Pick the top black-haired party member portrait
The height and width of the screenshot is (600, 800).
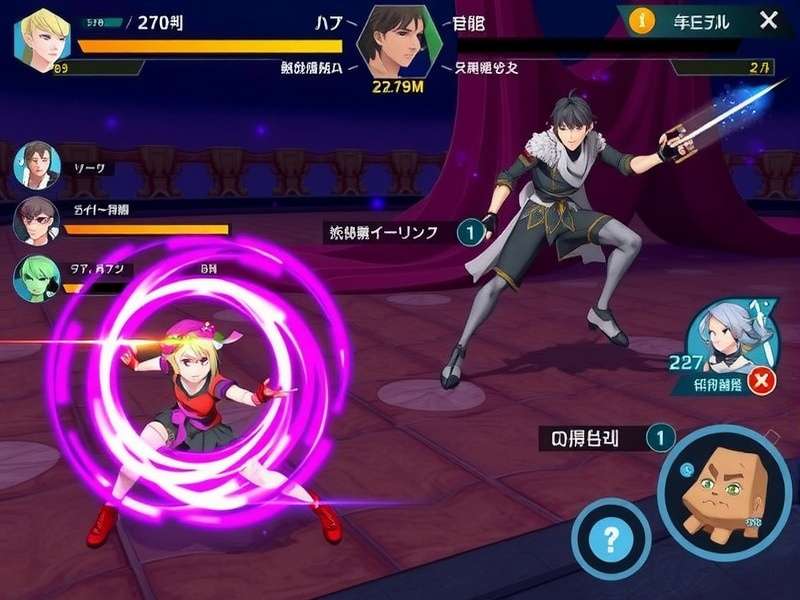(x=38, y=165)
